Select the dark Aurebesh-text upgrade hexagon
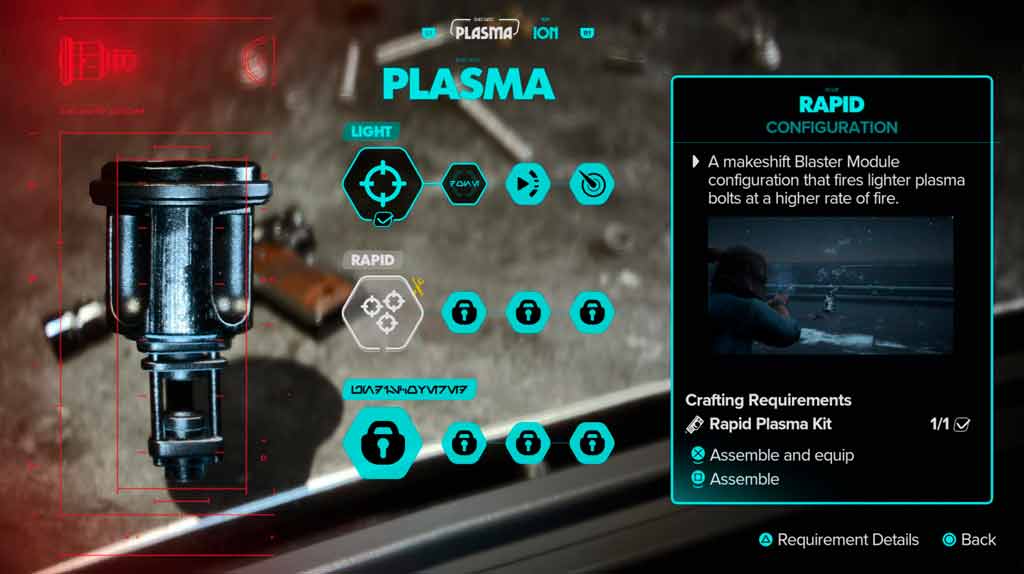The height and width of the screenshot is (574, 1024). 463,184
